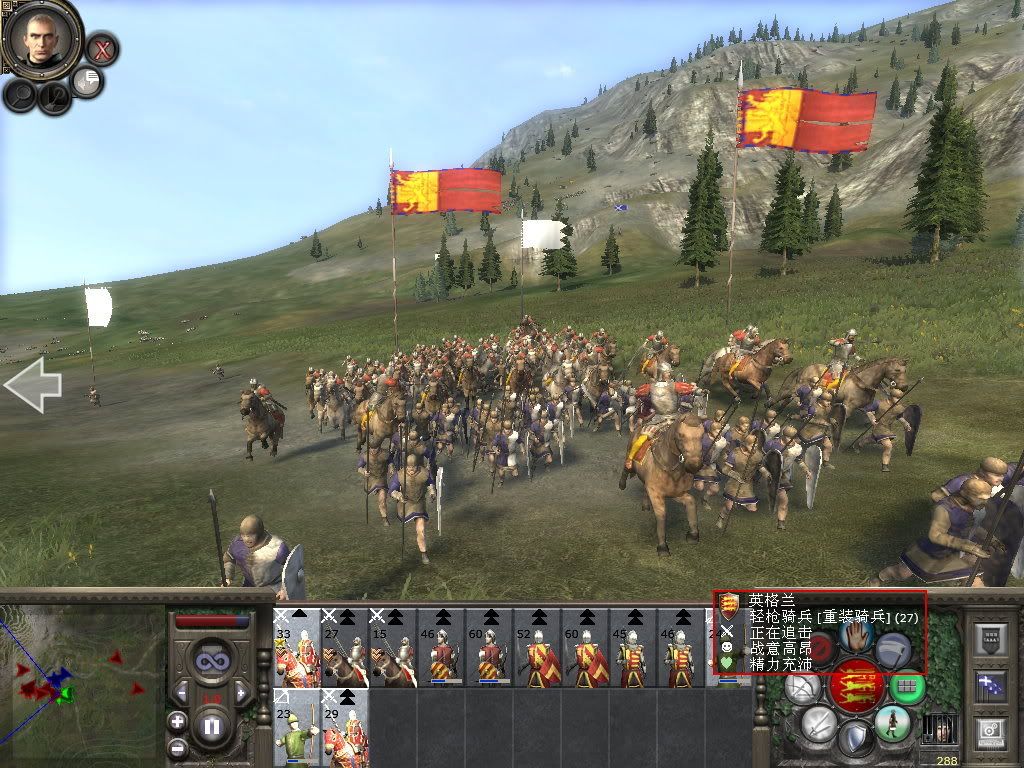Select the cavalry unit card with 29 men

click(x=345, y=727)
